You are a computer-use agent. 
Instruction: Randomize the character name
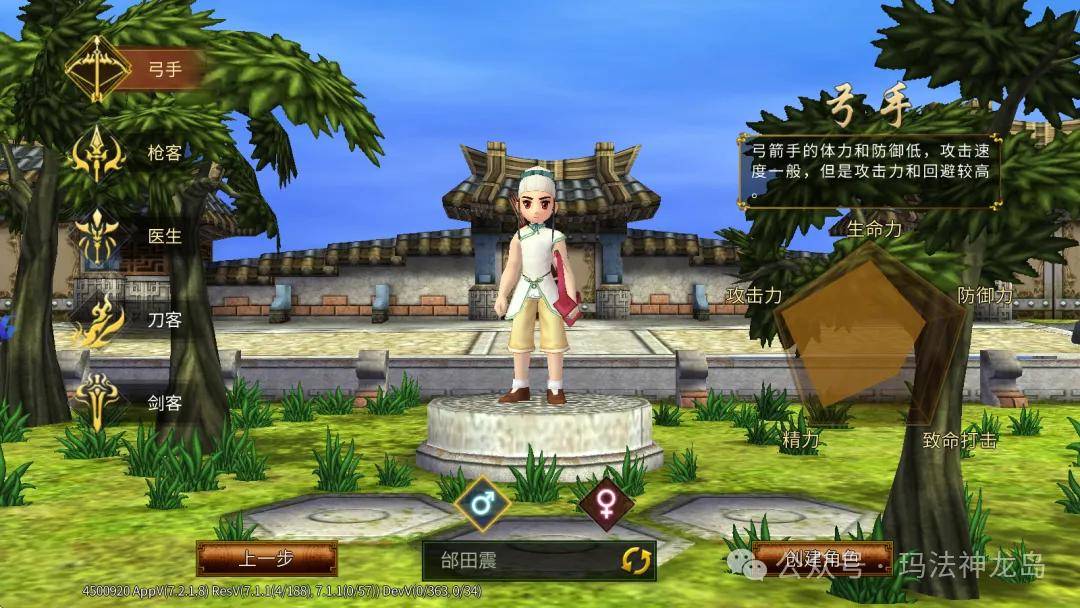point(635,560)
